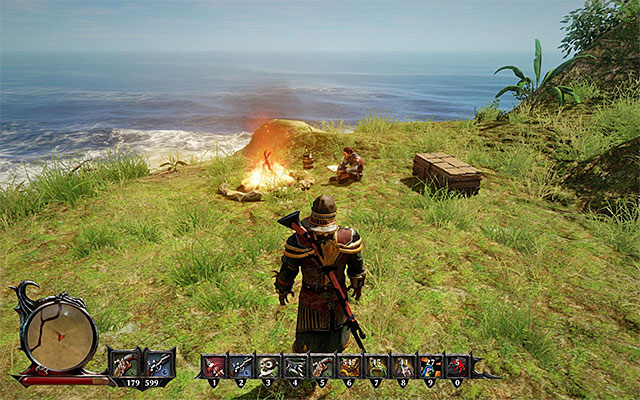Use the consumable in hotbar slot 8
640x400 pixels.
403,367
